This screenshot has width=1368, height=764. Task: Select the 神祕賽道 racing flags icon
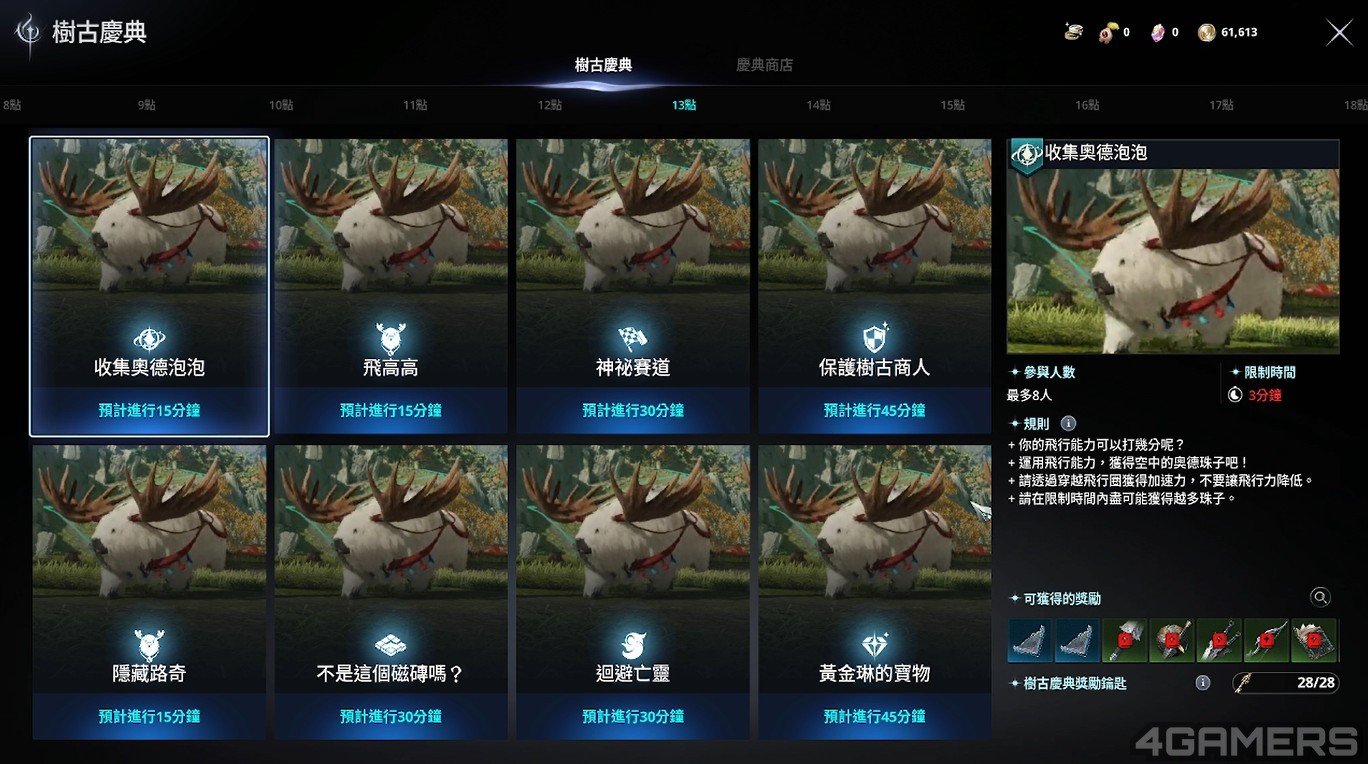pos(632,339)
